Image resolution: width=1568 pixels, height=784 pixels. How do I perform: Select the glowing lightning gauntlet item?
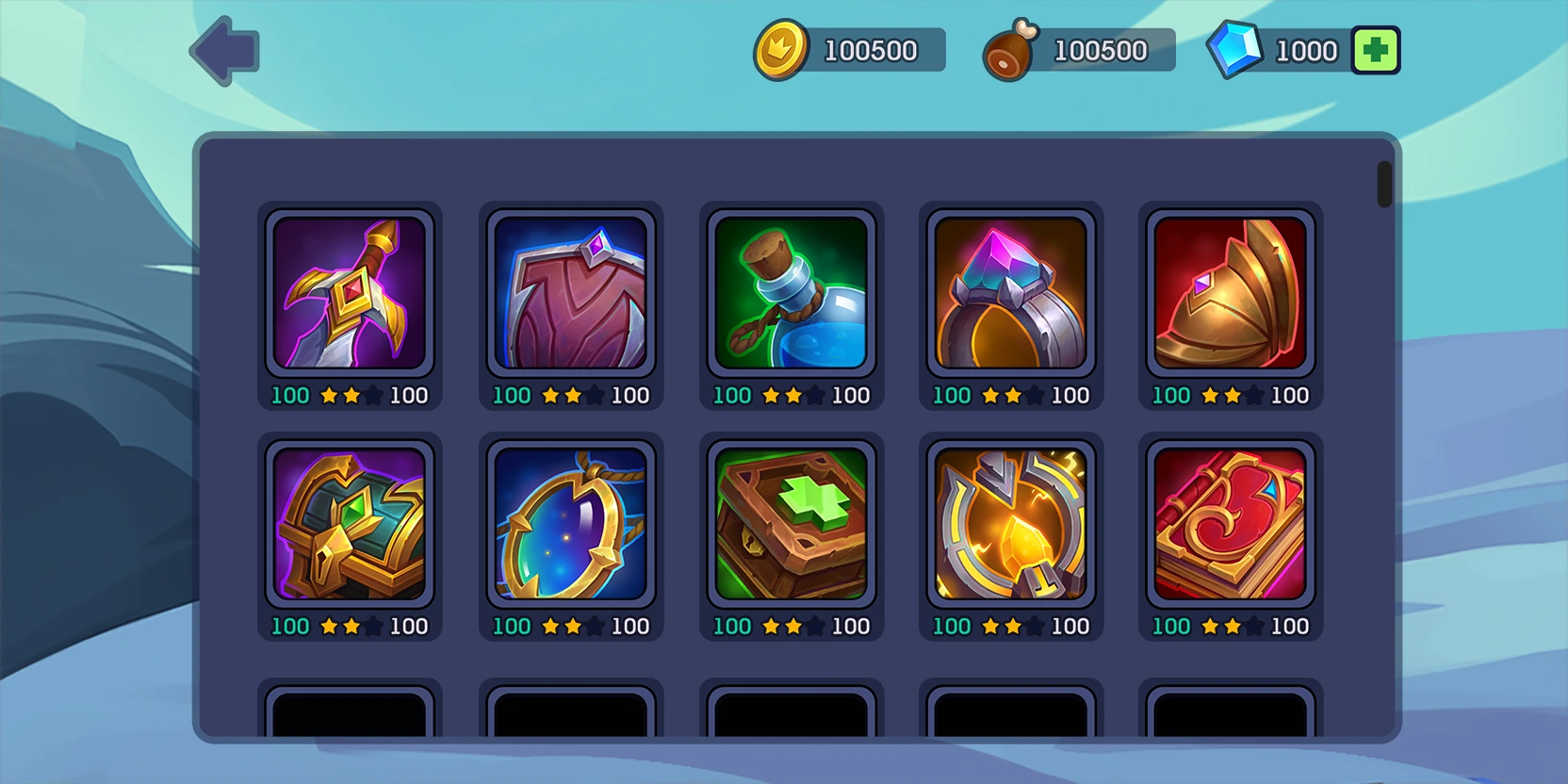[x=1010, y=524]
